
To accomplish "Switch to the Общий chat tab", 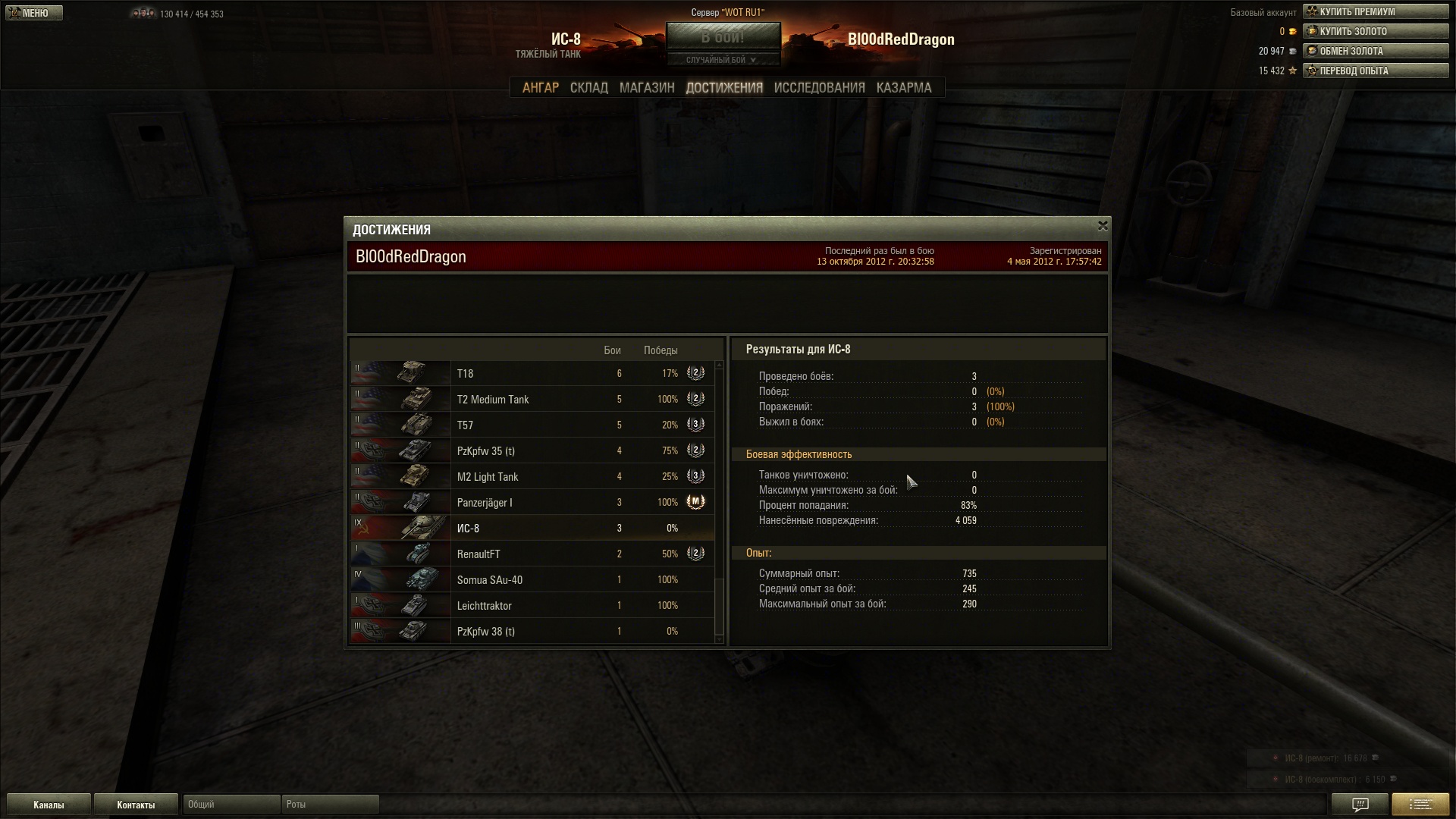I will pos(231,805).
